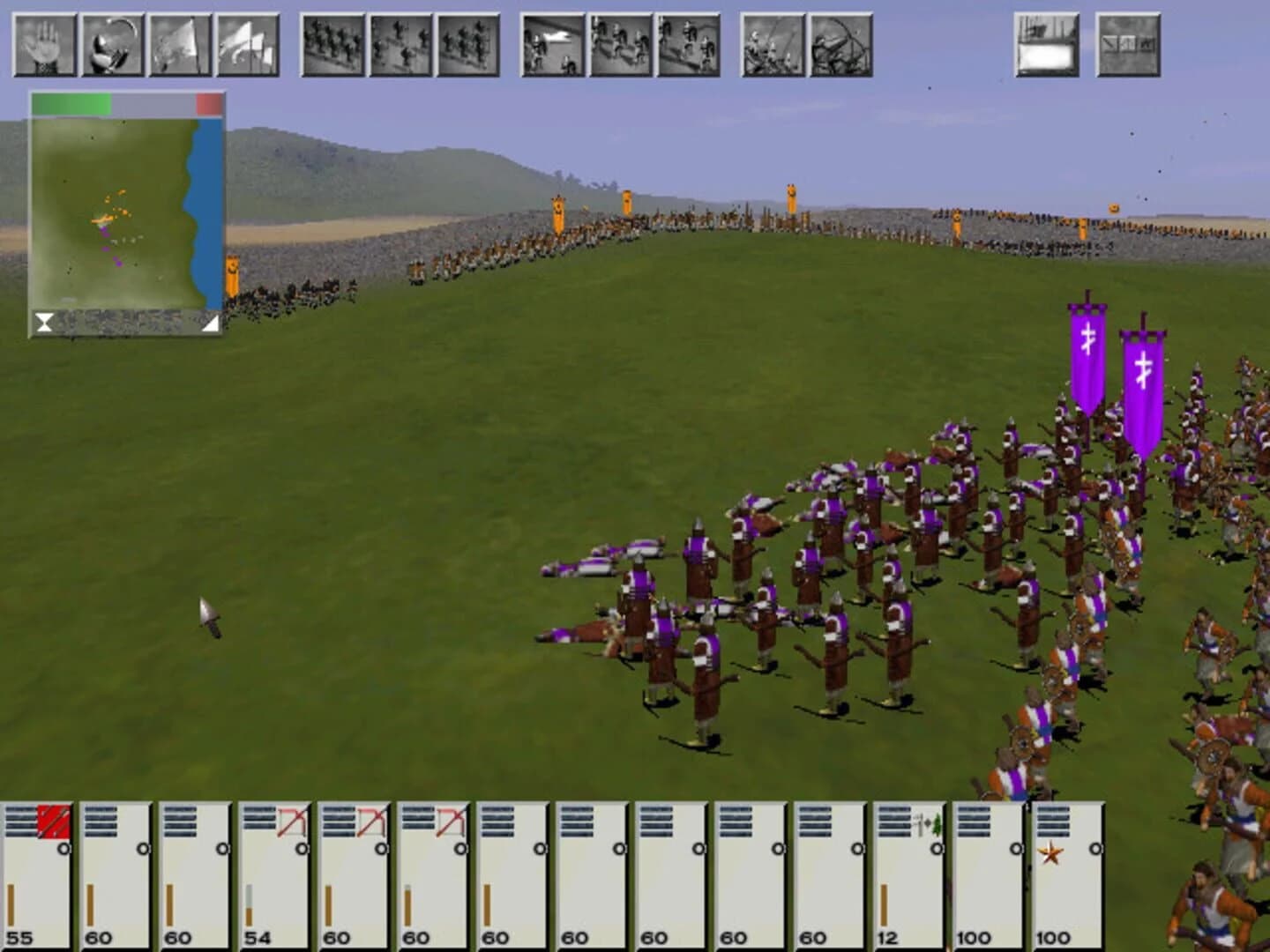The image size is (1270, 952).
Task: Expand the minimap with the bottom-right corner arrow
Action: 212,321
